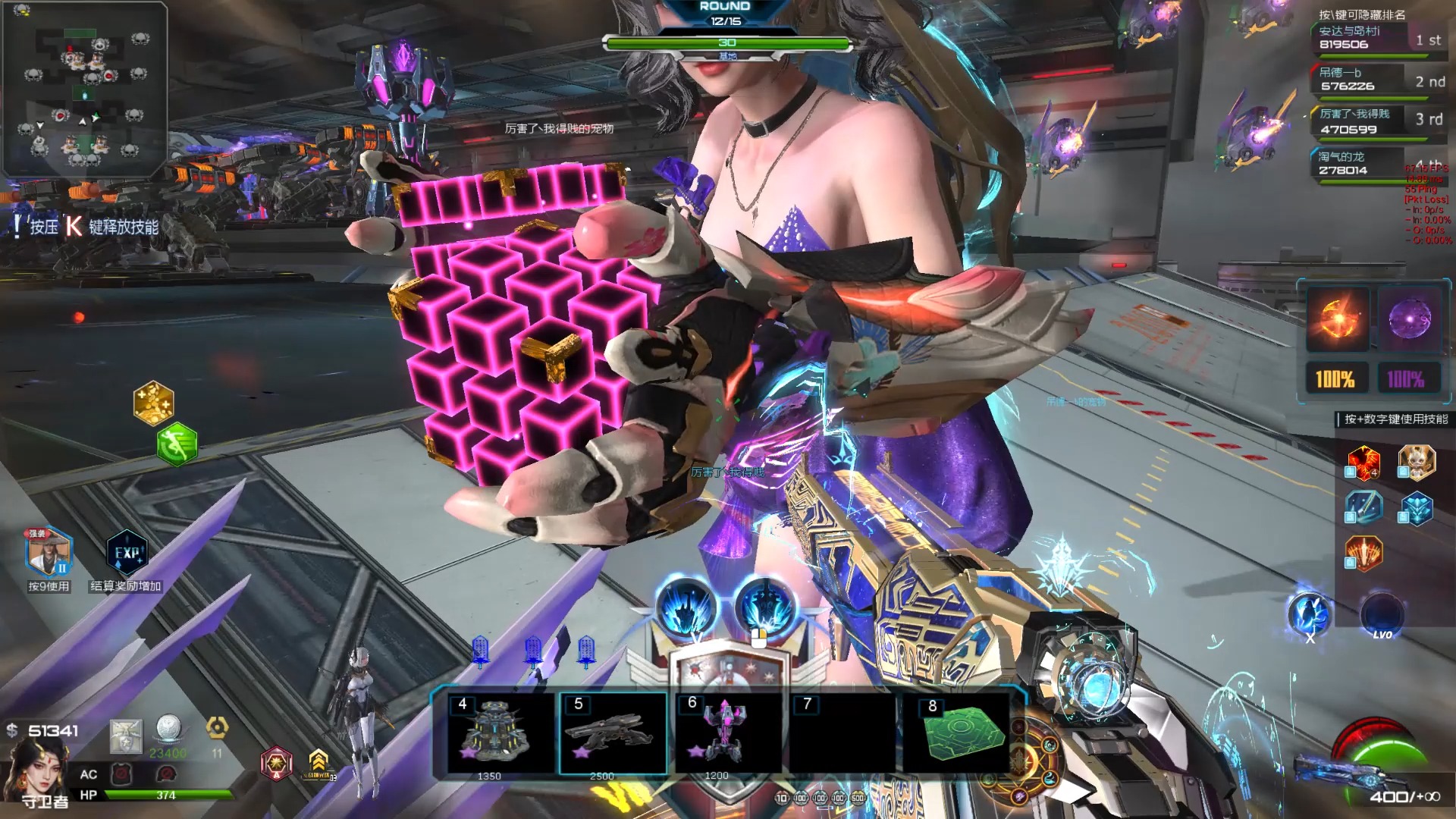The height and width of the screenshot is (819, 1456).
Task: Use the red phoenix skill icon
Action: 1363,463
